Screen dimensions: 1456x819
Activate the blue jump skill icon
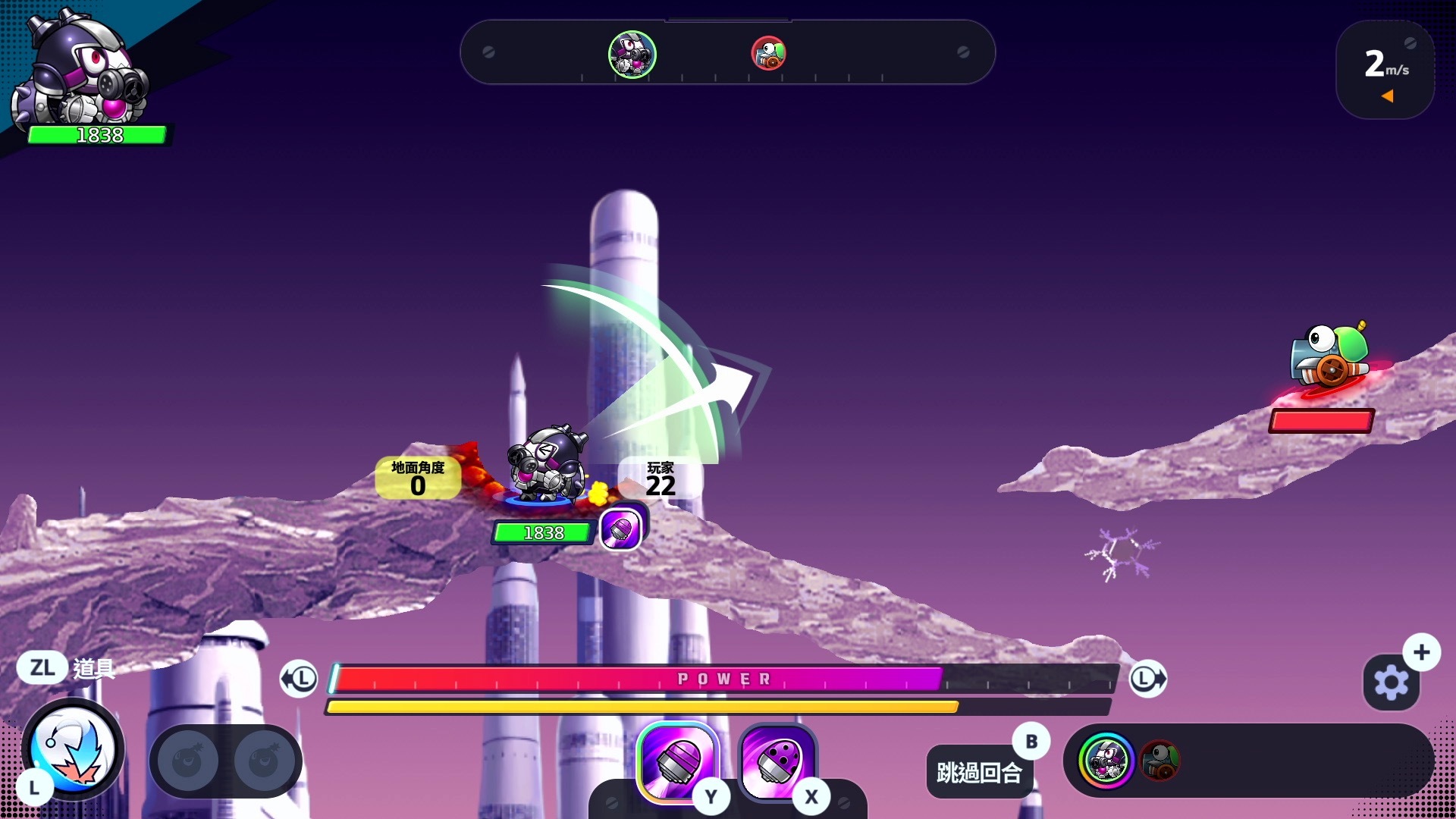(x=74, y=749)
